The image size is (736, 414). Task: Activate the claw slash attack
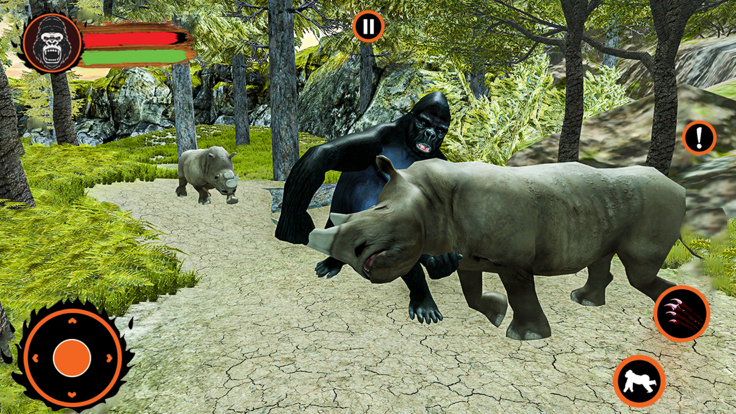[681, 313]
